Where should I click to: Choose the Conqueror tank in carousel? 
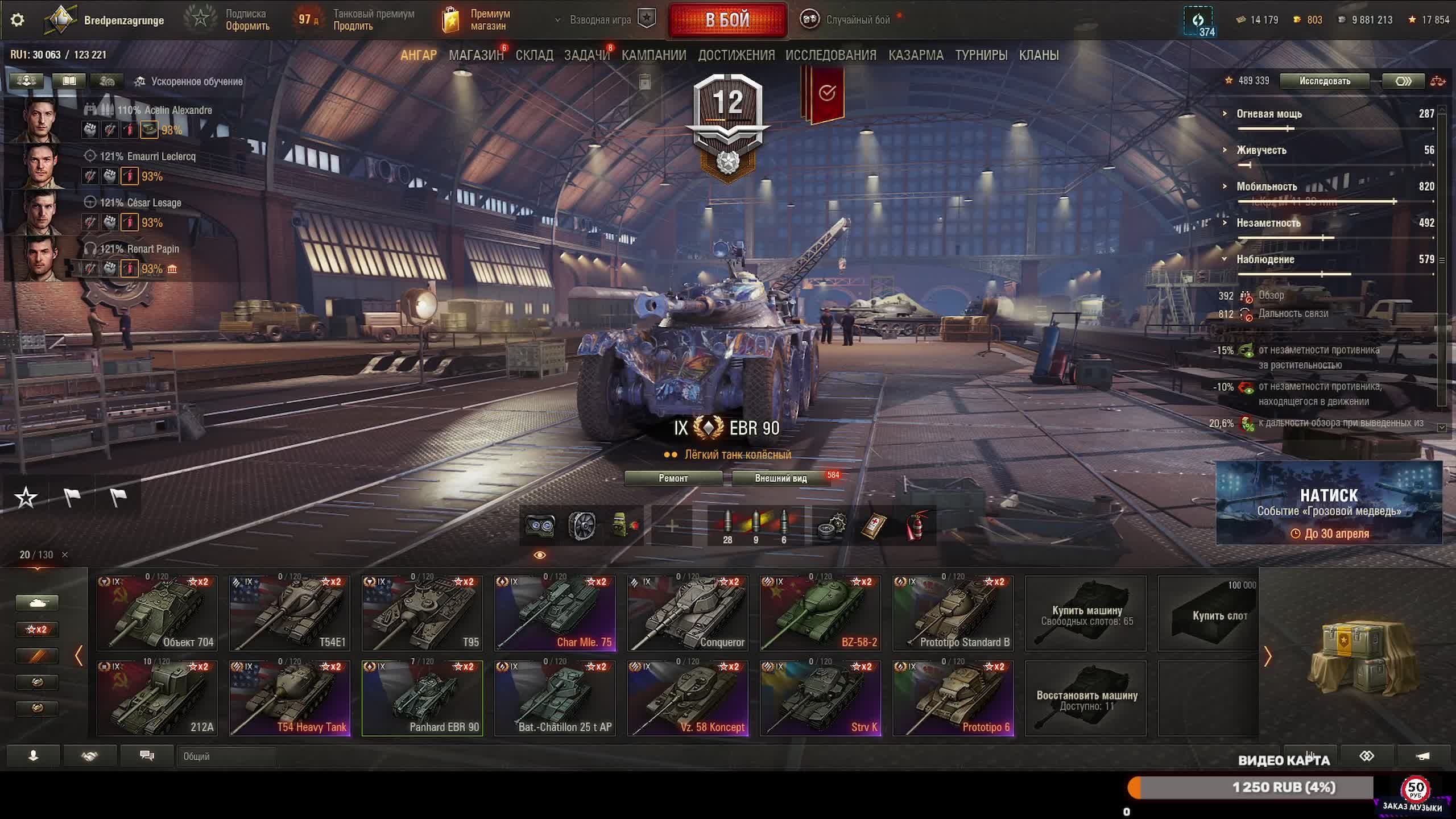[688, 613]
